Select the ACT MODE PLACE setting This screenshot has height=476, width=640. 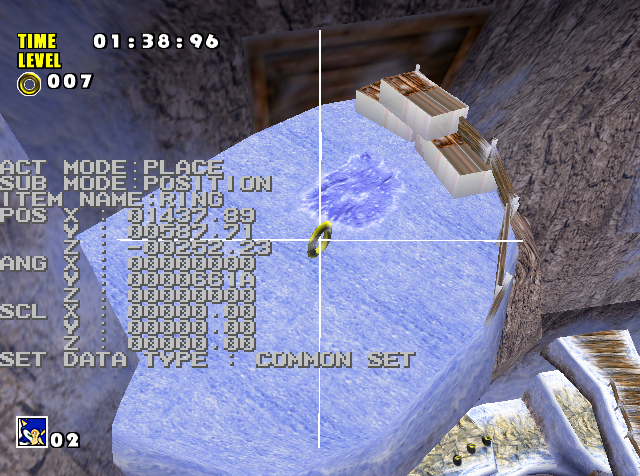[112, 167]
